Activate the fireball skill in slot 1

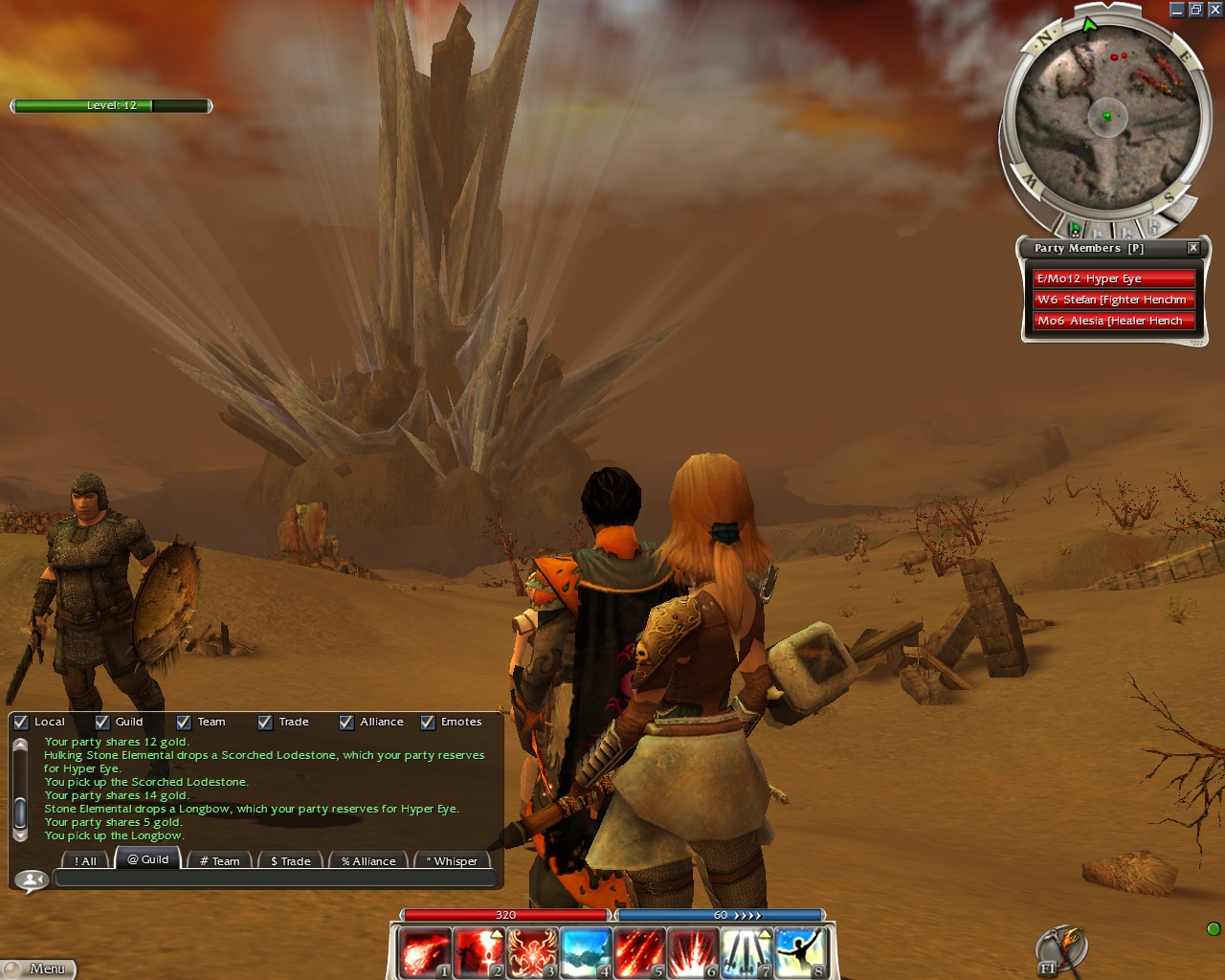(x=424, y=952)
